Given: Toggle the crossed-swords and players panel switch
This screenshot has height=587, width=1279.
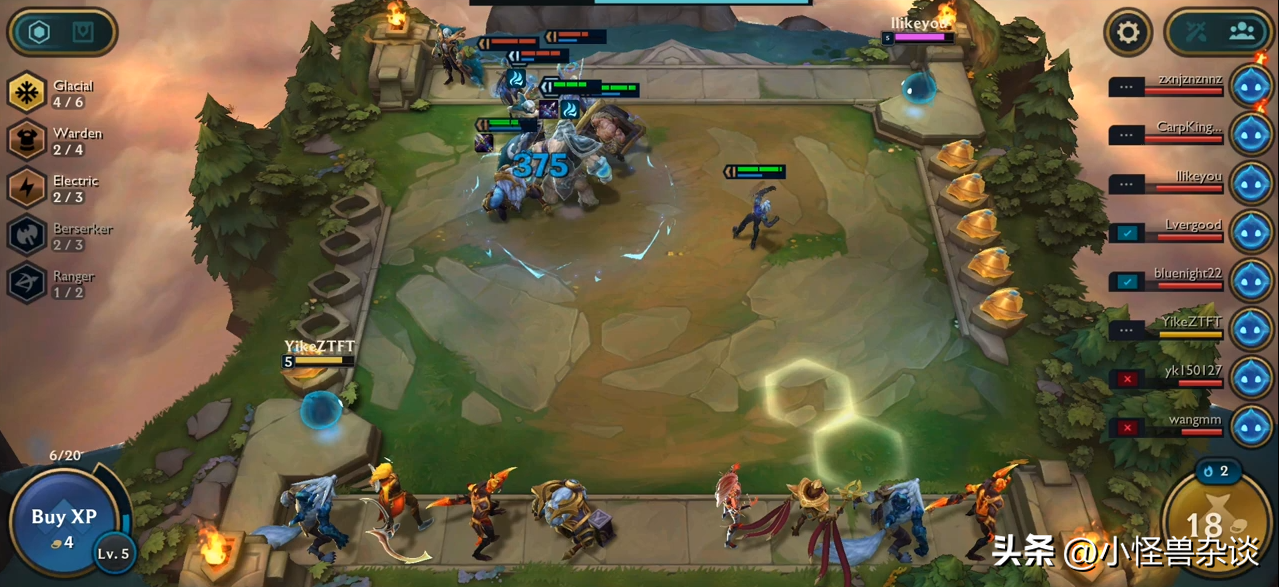Looking at the screenshot, I should point(1219,32).
